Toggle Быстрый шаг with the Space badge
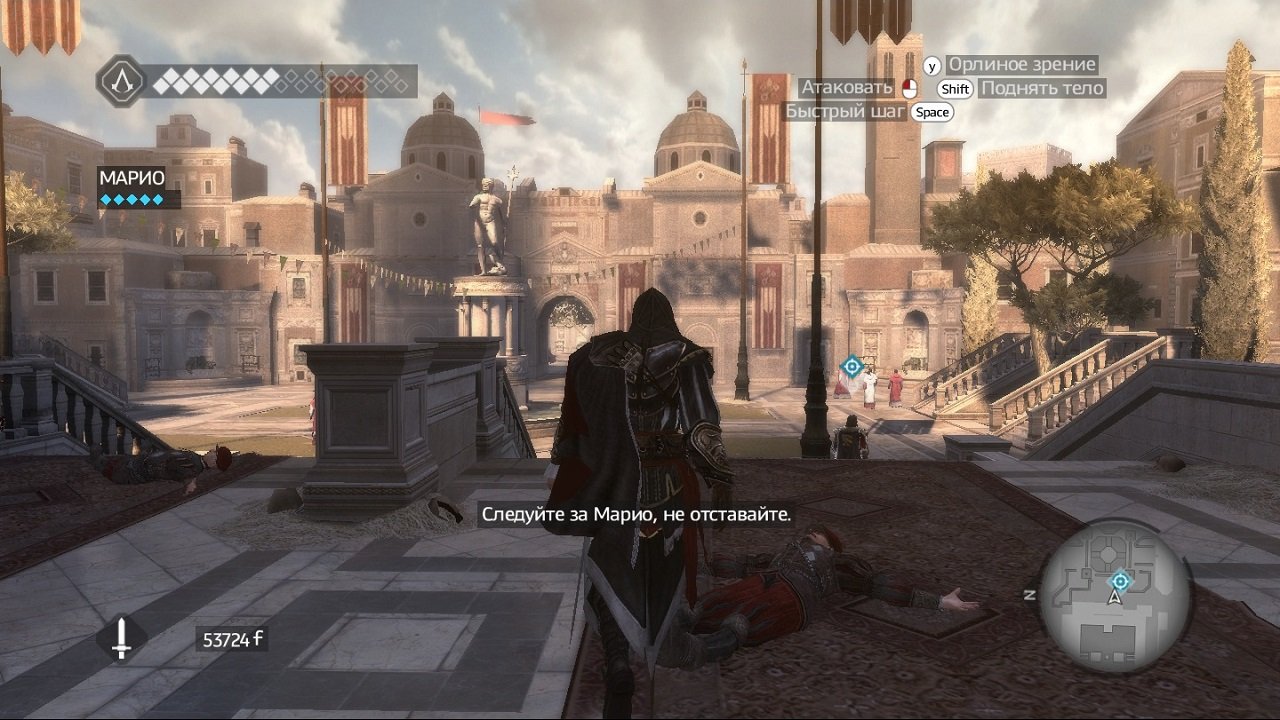This screenshot has width=1280, height=720. (932, 112)
